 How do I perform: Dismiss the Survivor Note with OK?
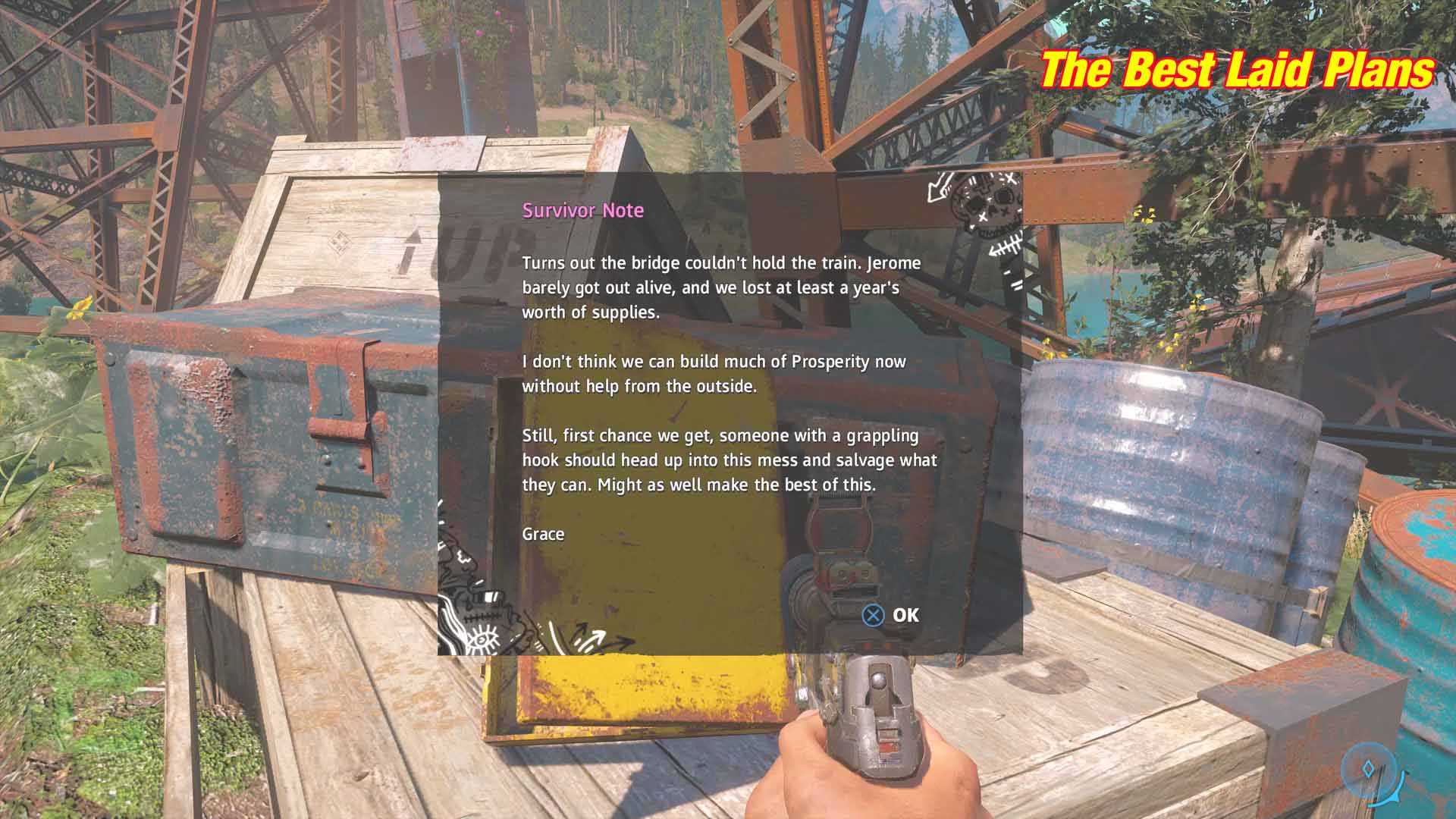click(891, 615)
